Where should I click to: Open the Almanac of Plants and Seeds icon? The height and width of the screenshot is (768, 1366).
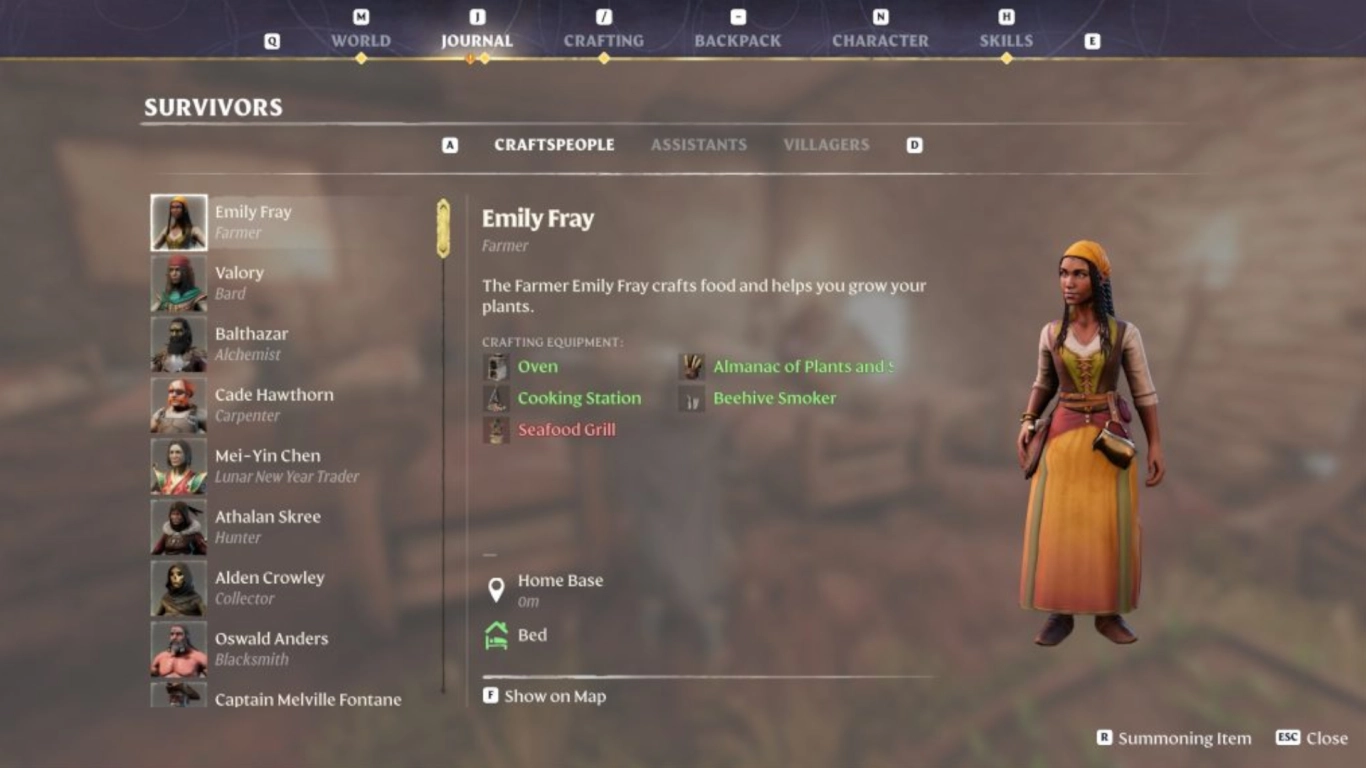(x=691, y=366)
